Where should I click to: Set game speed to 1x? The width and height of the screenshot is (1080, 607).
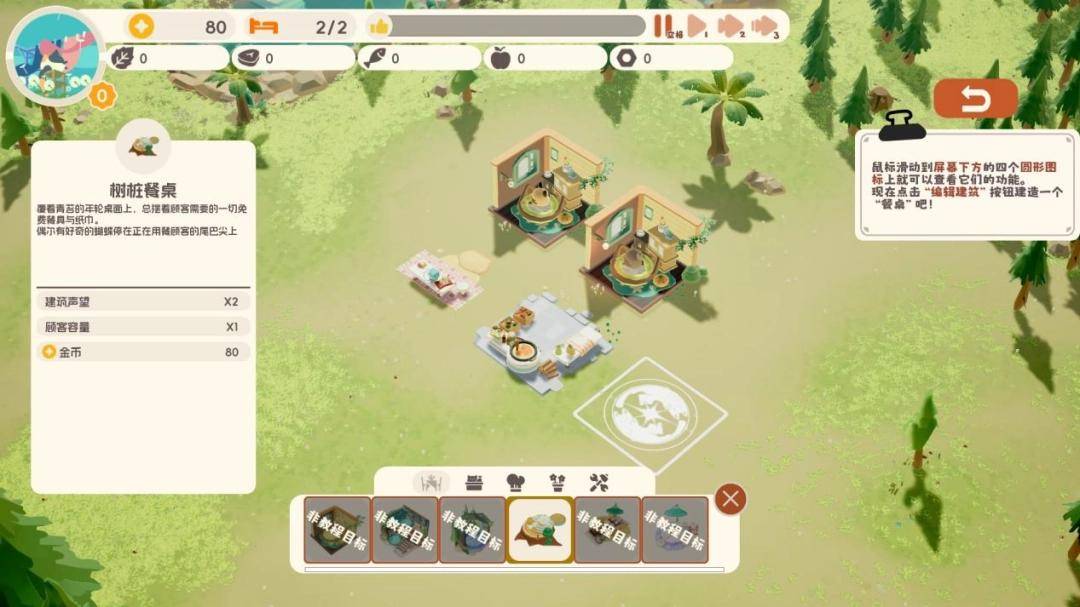(x=697, y=26)
